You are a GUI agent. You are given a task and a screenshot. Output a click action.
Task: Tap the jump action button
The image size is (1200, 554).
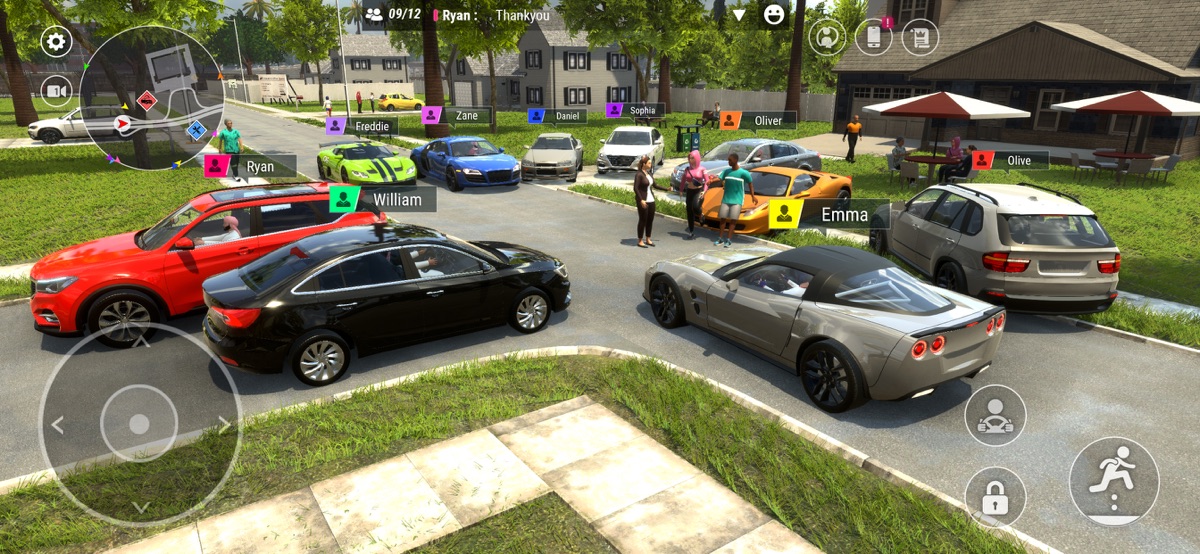[x=1114, y=481]
